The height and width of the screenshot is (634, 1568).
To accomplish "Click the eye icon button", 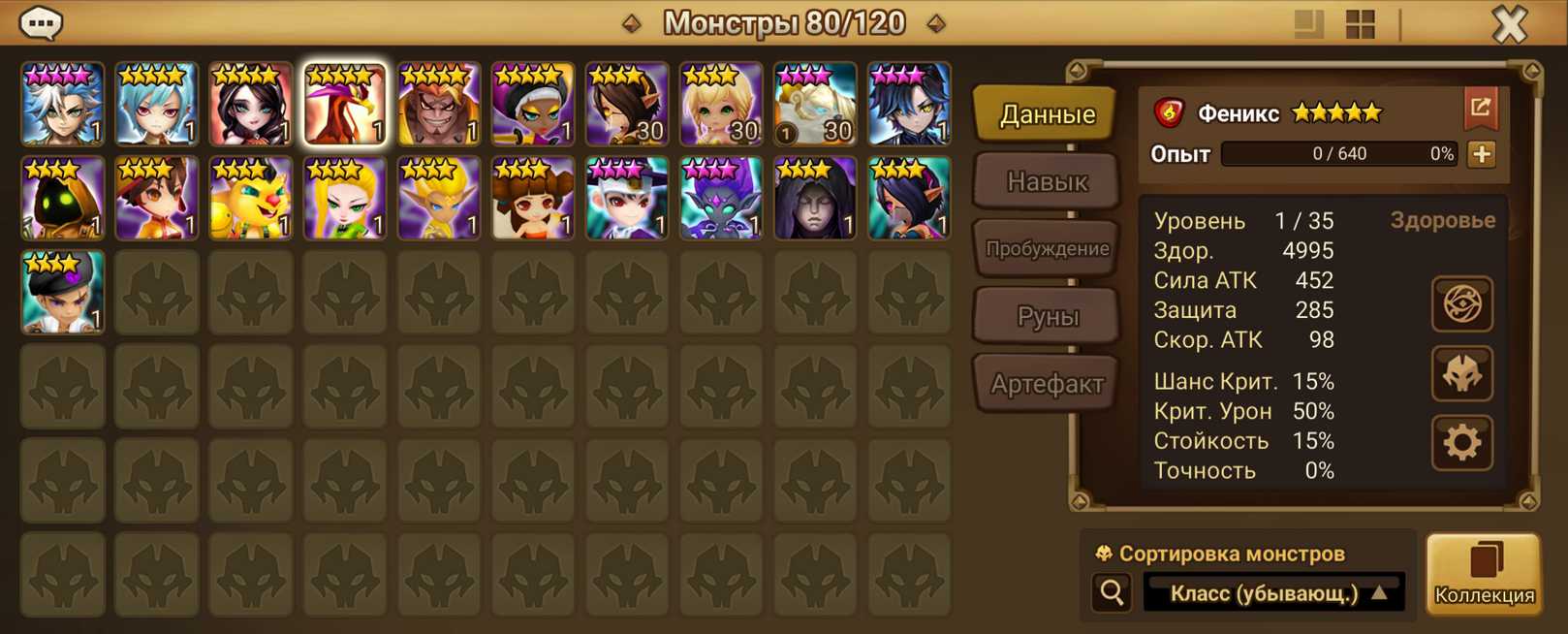I will [1462, 304].
